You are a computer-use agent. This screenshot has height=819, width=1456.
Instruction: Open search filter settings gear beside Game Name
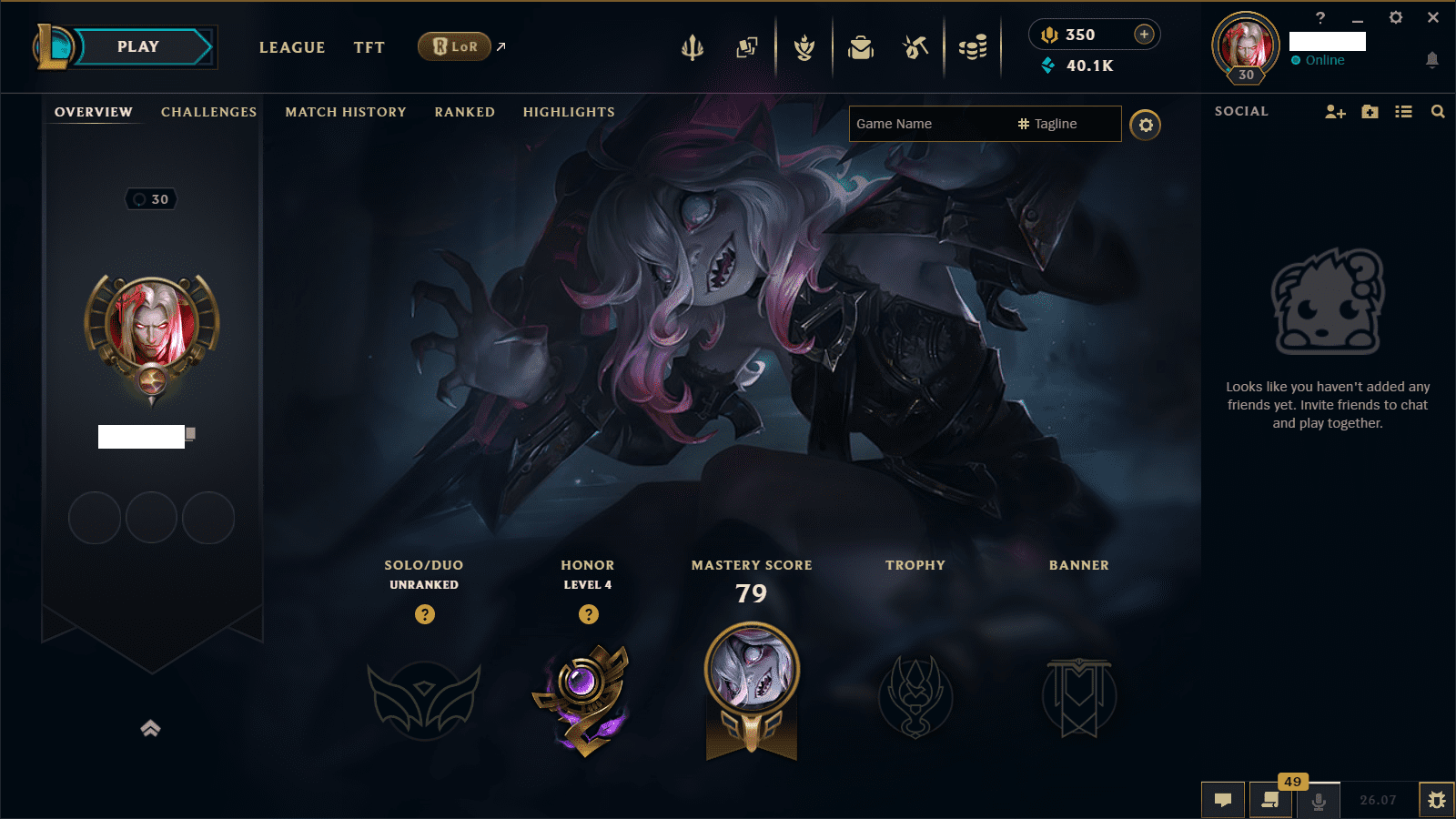1146,125
